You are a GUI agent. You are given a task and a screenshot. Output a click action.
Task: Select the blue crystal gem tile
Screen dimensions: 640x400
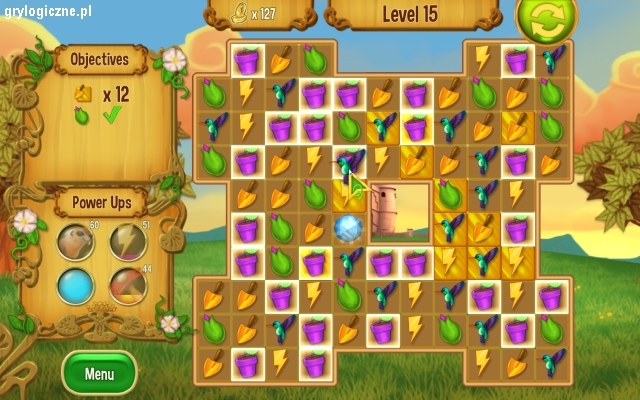point(348,229)
